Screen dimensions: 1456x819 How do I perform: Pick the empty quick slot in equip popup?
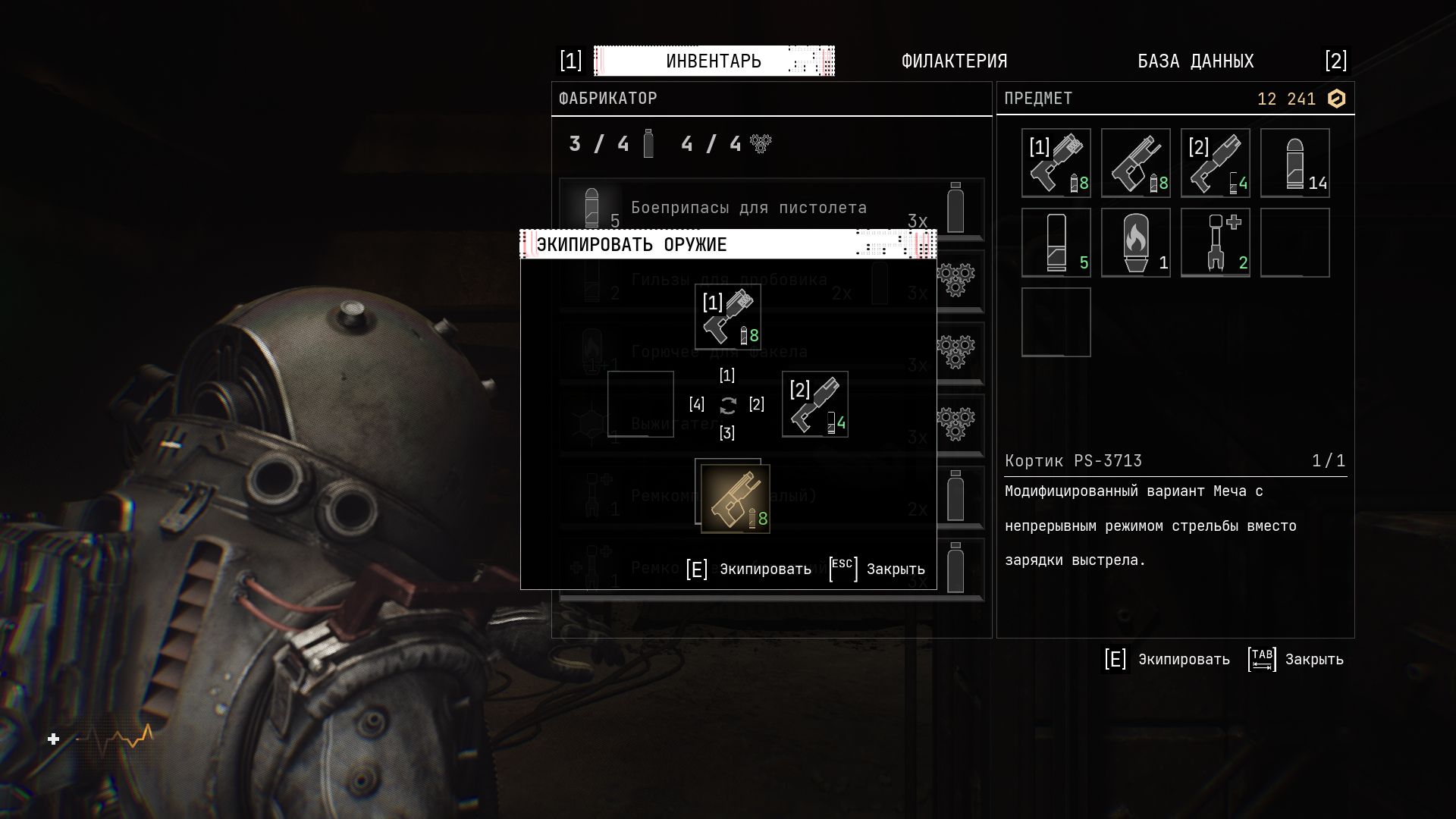point(641,404)
